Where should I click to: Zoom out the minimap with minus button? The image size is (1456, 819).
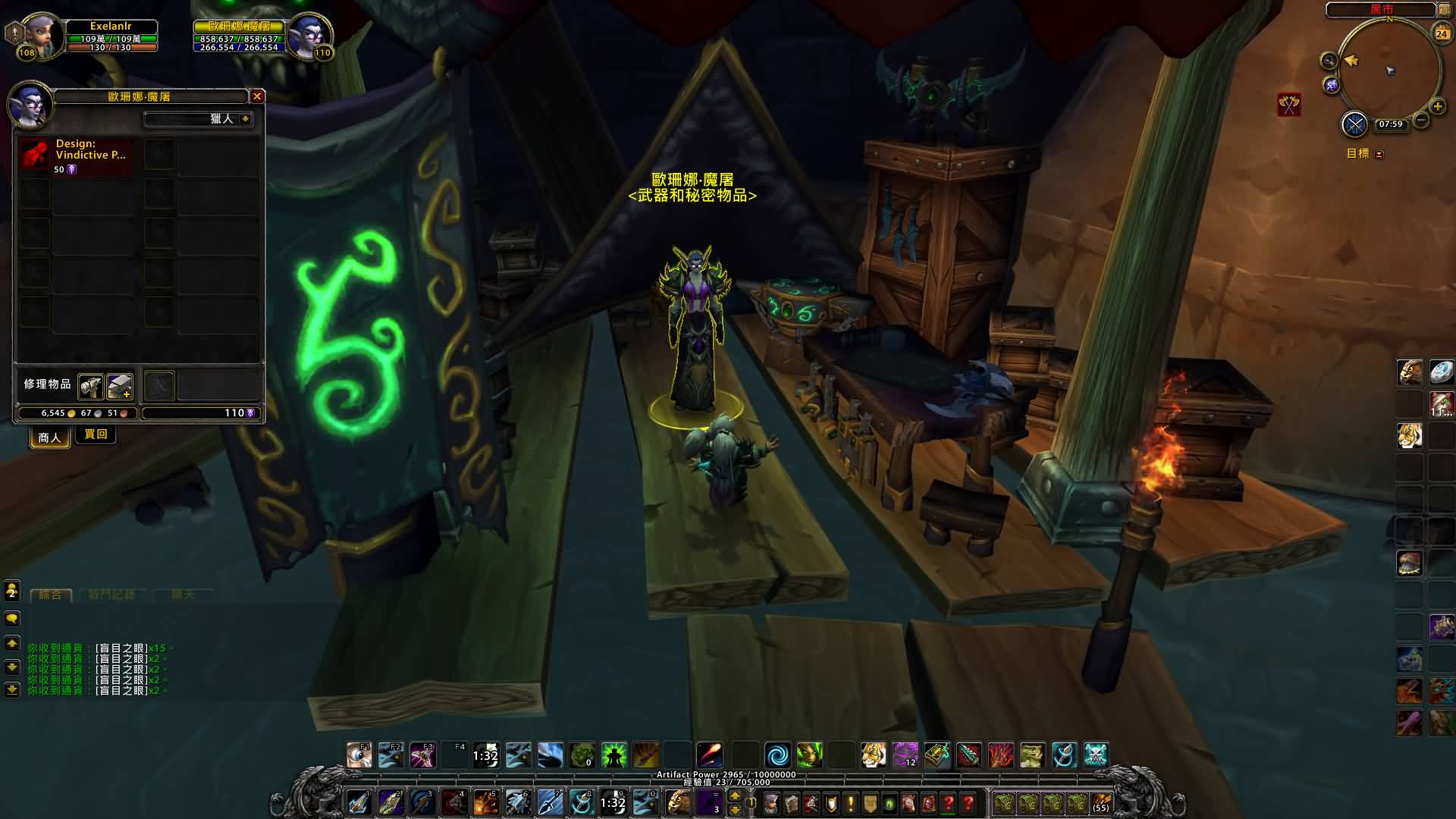point(1421,120)
